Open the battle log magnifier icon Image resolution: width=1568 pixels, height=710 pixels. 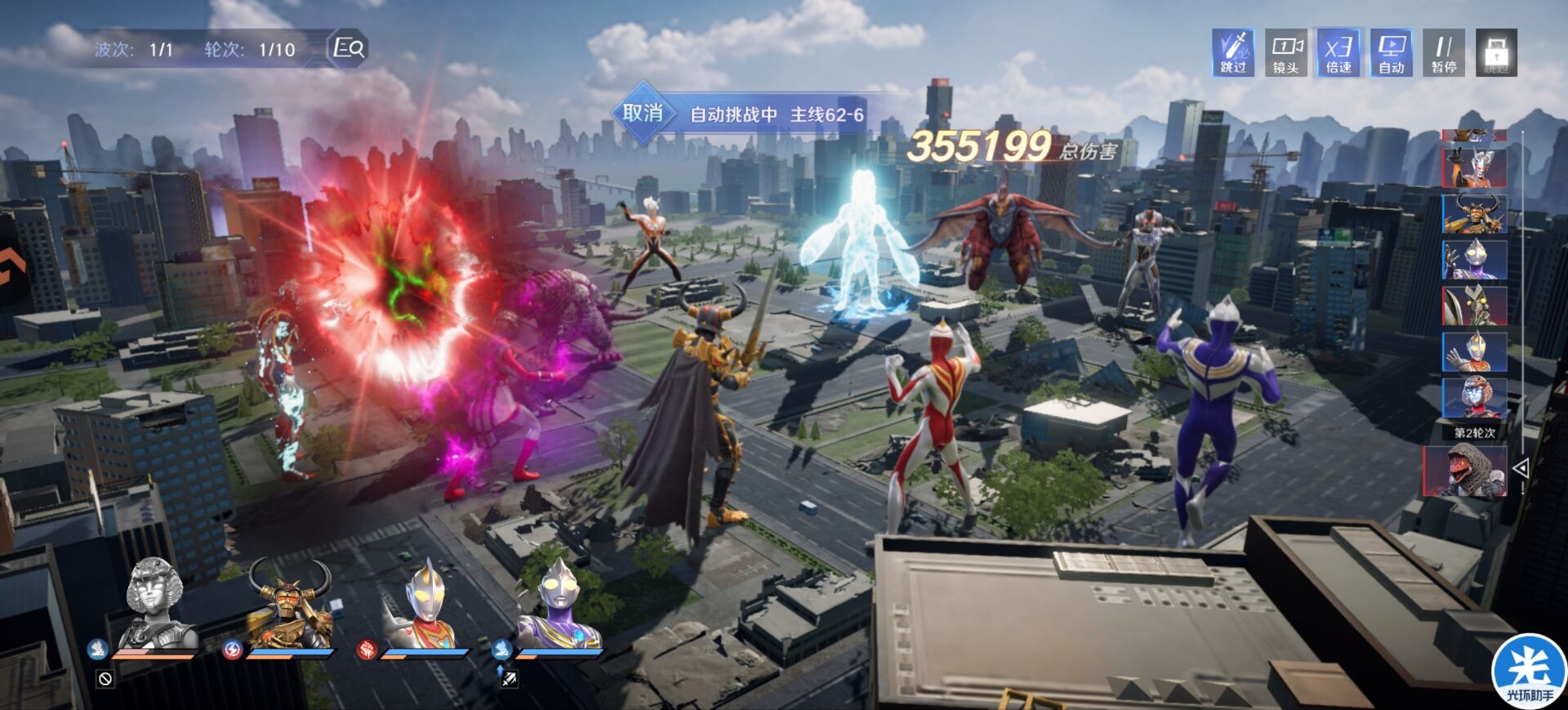click(349, 48)
